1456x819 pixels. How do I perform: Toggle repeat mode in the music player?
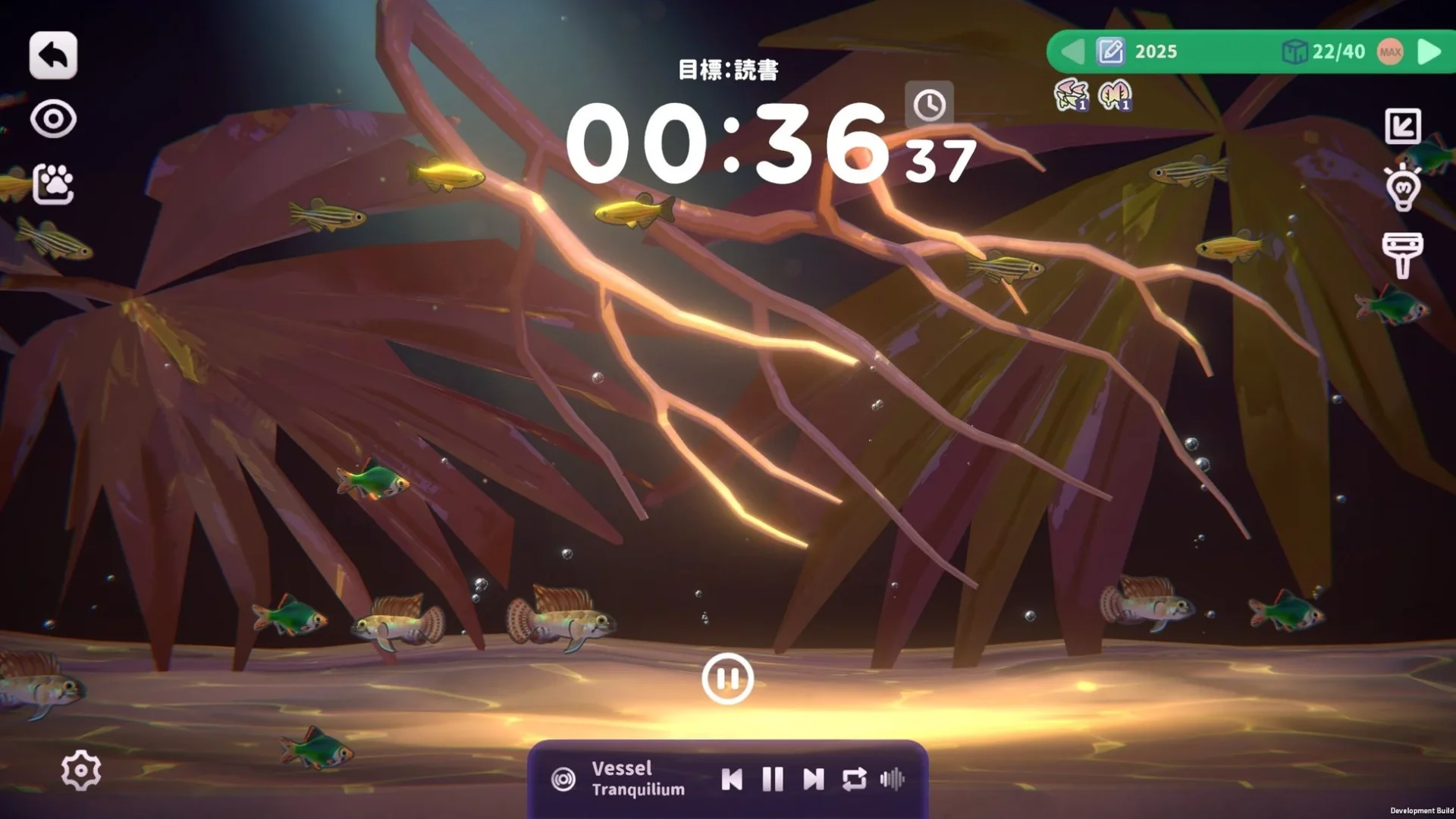(x=854, y=777)
